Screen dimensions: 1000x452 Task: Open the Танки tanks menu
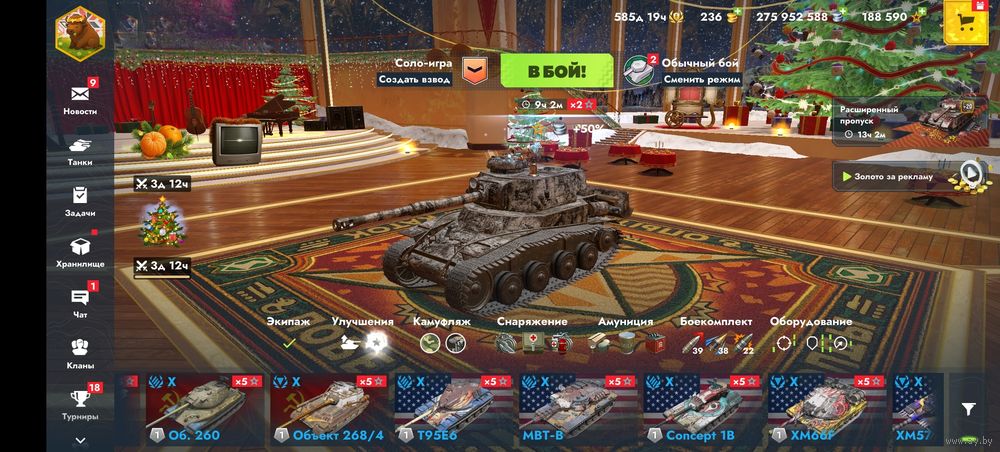click(x=80, y=150)
